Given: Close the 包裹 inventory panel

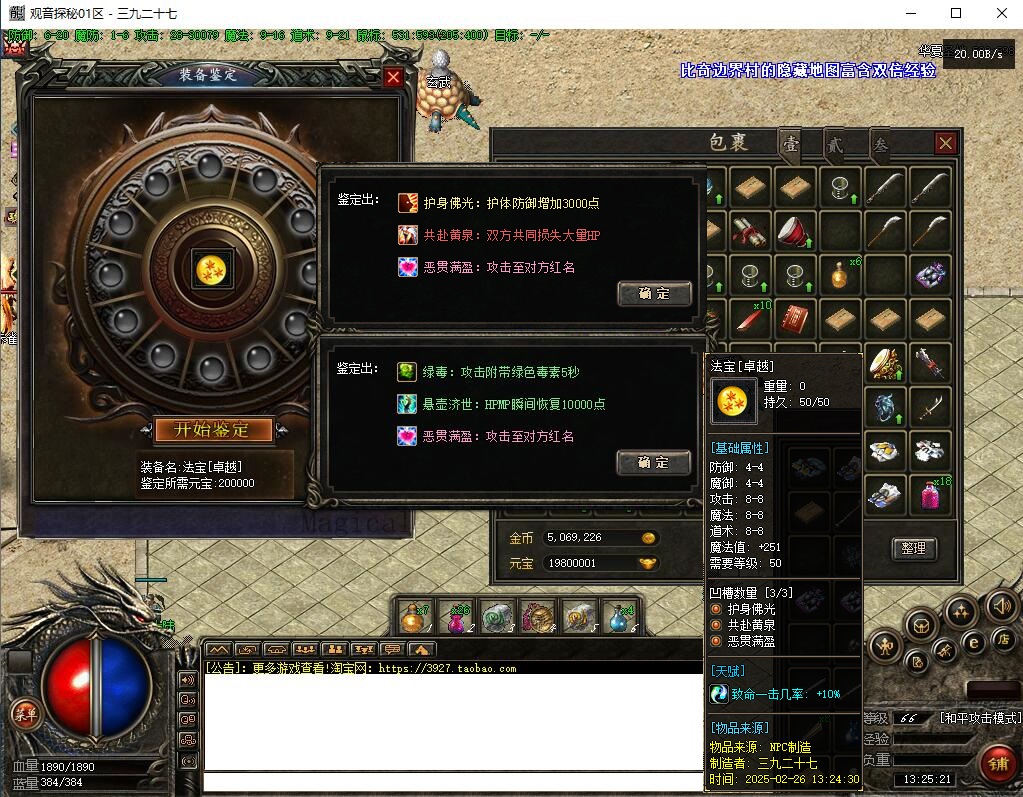Looking at the screenshot, I should pyautogui.click(x=945, y=143).
